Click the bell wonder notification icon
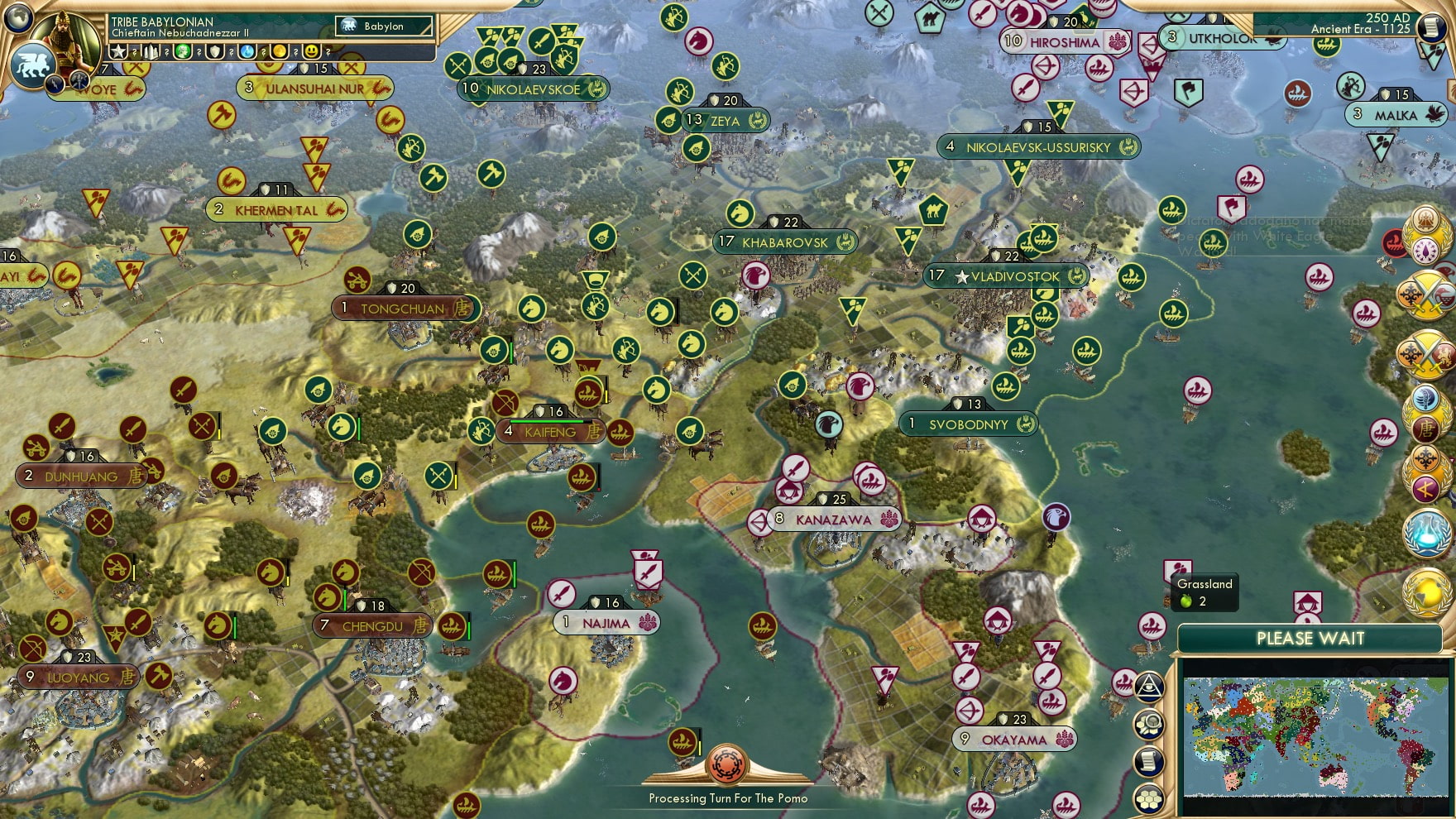The width and height of the screenshot is (1456, 819). [1425, 220]
